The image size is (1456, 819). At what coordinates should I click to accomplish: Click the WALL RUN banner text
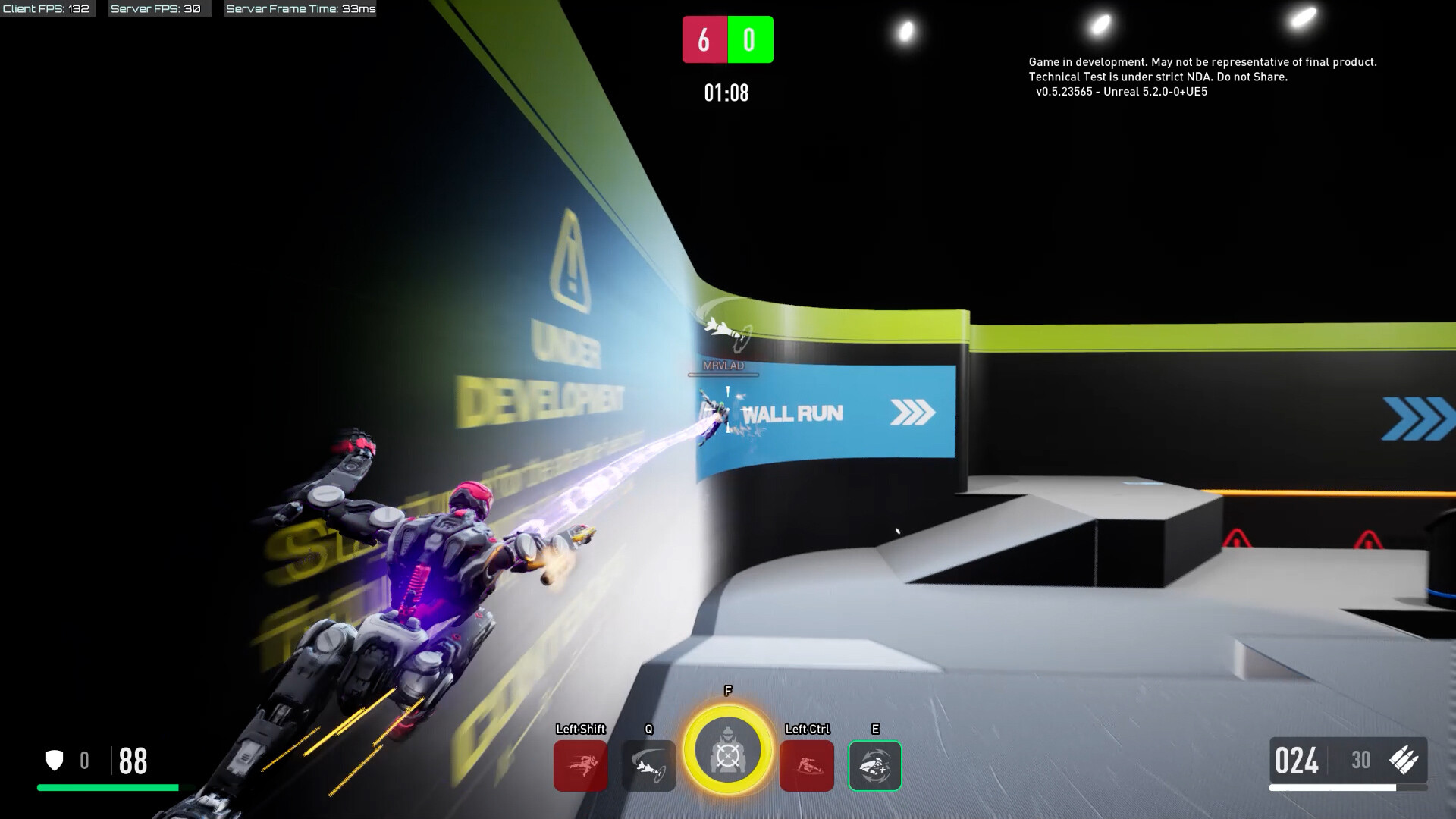(794, 413)
